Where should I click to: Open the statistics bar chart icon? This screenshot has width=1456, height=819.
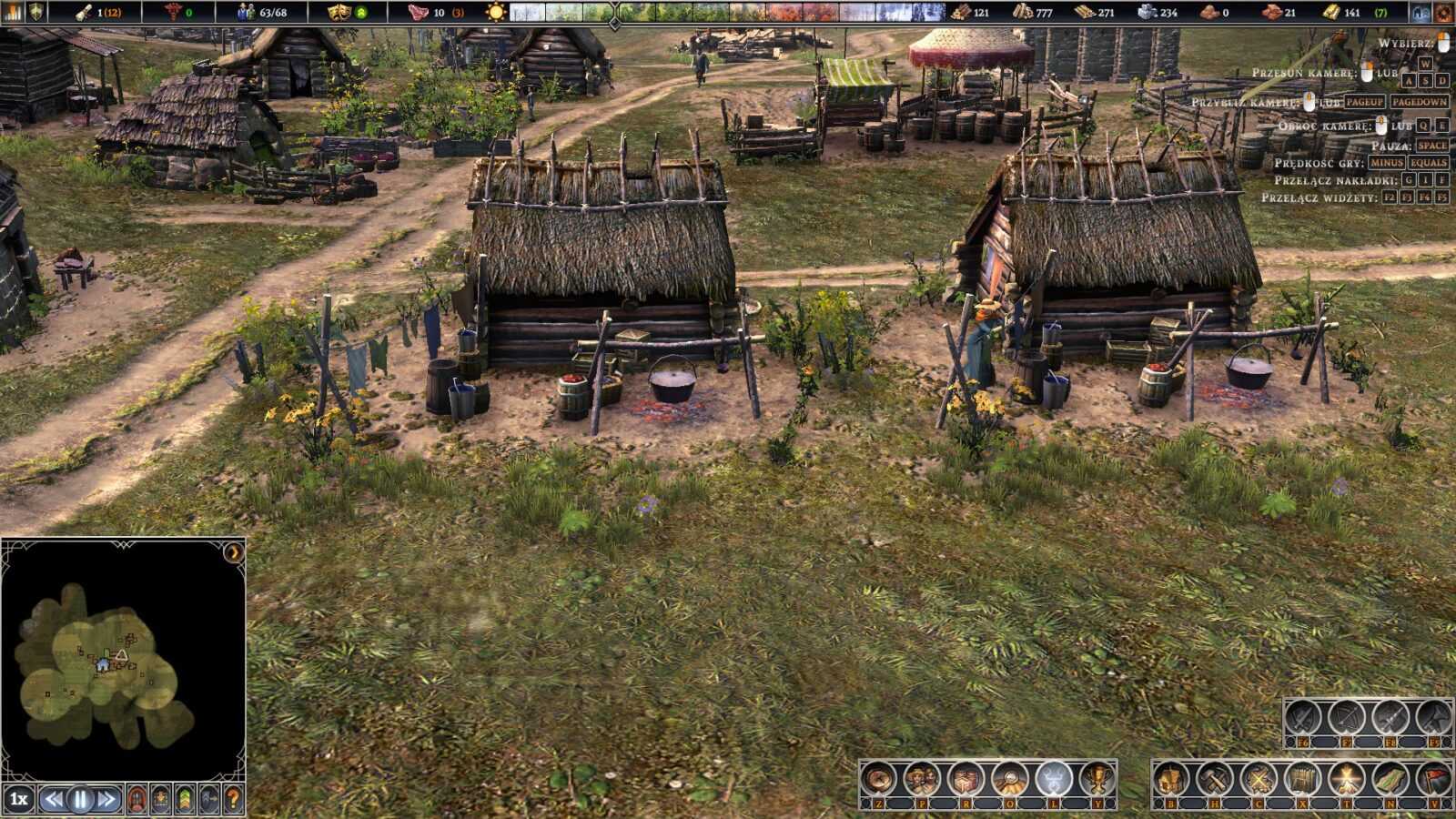pos(13,12)
